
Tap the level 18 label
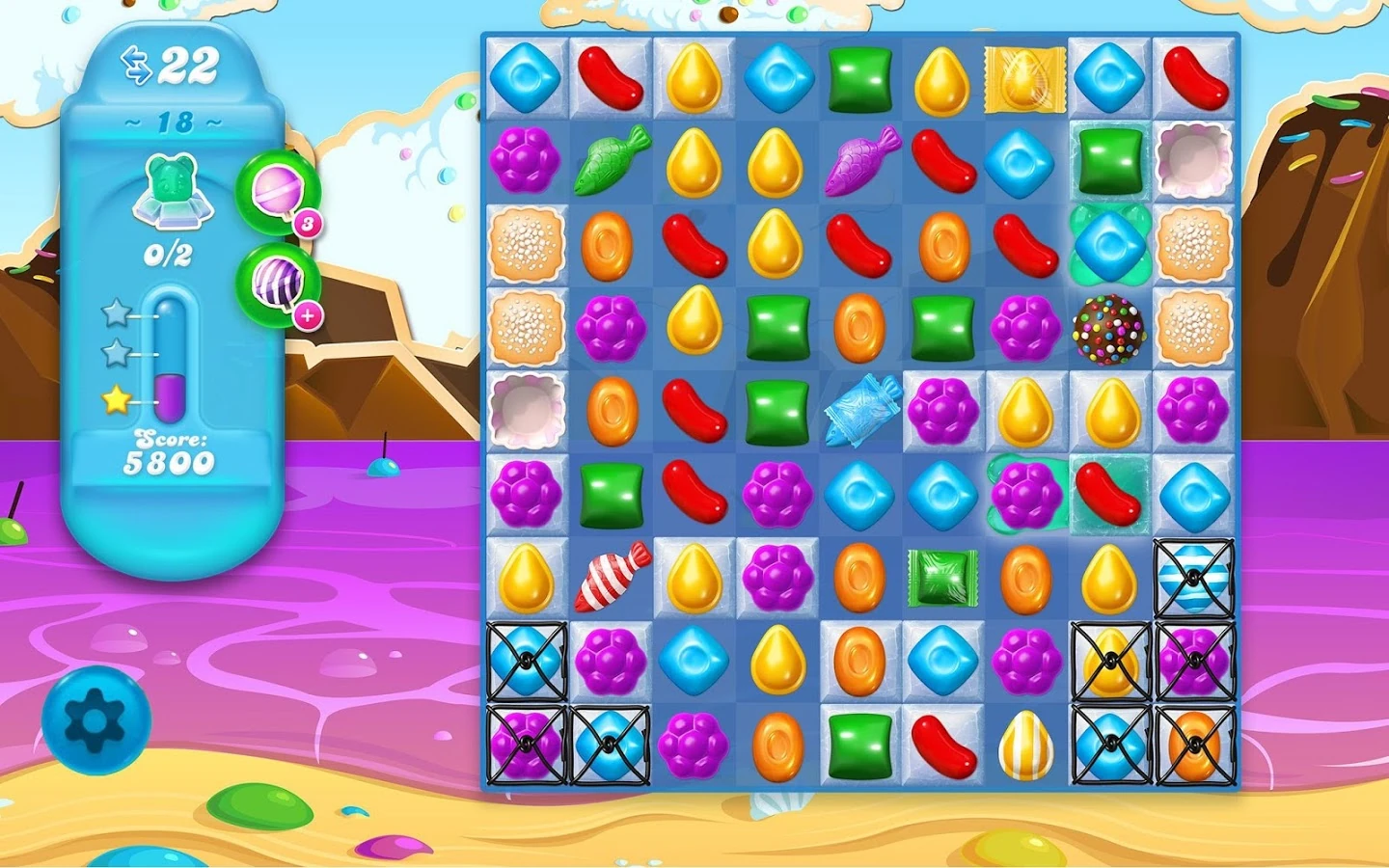169,122
